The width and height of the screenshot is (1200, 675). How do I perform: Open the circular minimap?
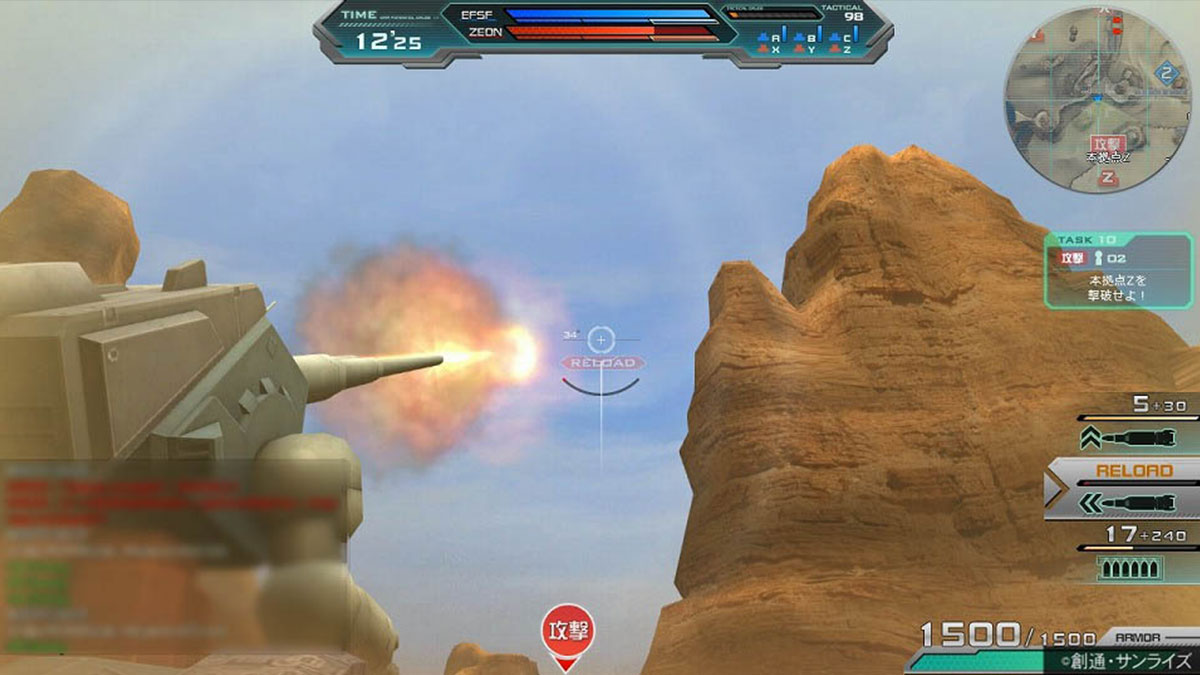pos(1097,98)
